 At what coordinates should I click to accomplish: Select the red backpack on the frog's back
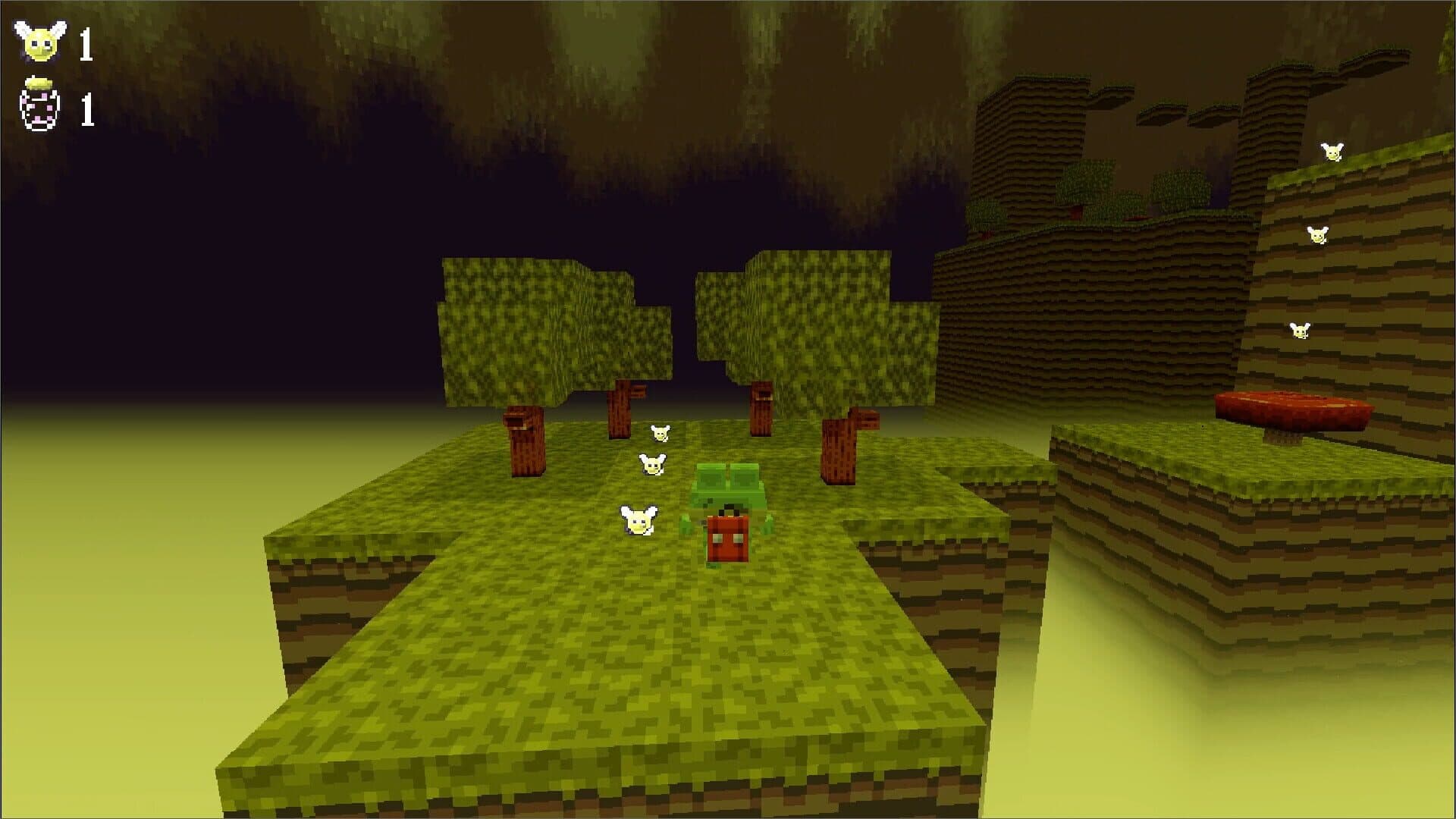click(726, 538)
